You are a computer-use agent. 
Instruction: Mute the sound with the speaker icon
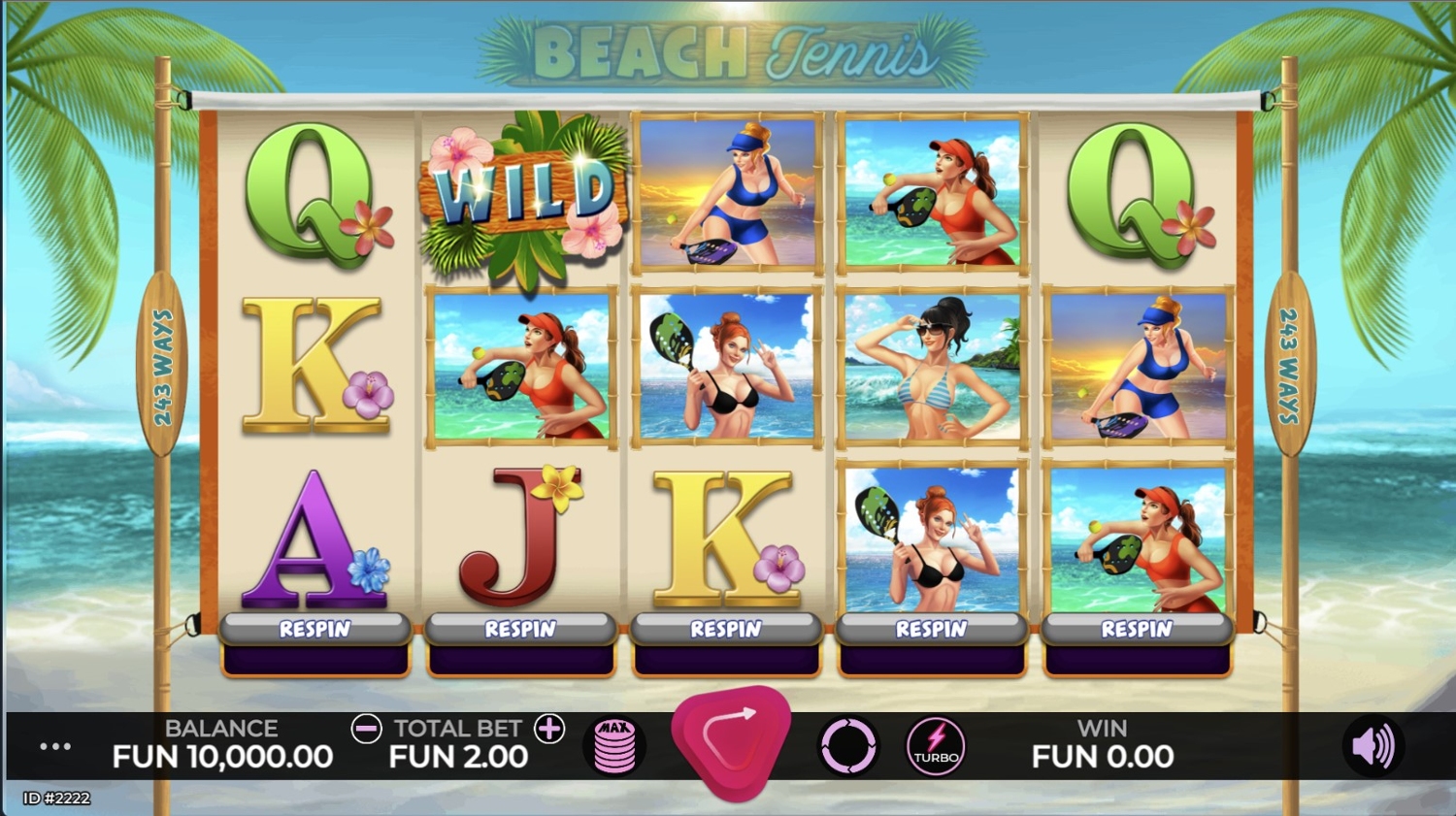[1373, 746]
